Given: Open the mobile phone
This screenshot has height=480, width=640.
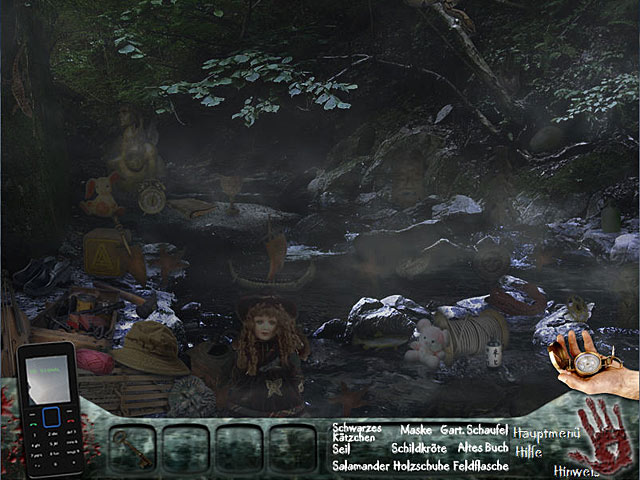Looking at the screenshot, I should [49, 411].
